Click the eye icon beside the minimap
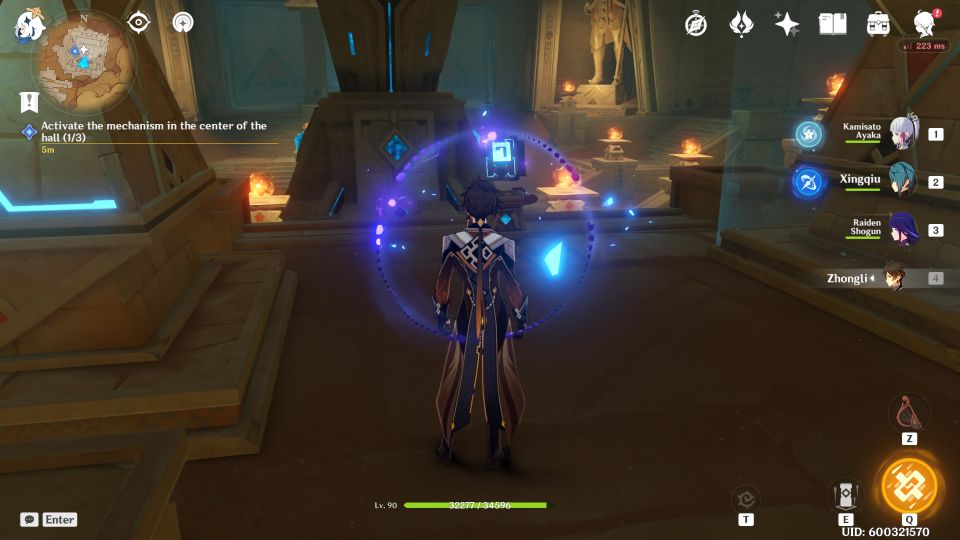 tap(138, 22)
